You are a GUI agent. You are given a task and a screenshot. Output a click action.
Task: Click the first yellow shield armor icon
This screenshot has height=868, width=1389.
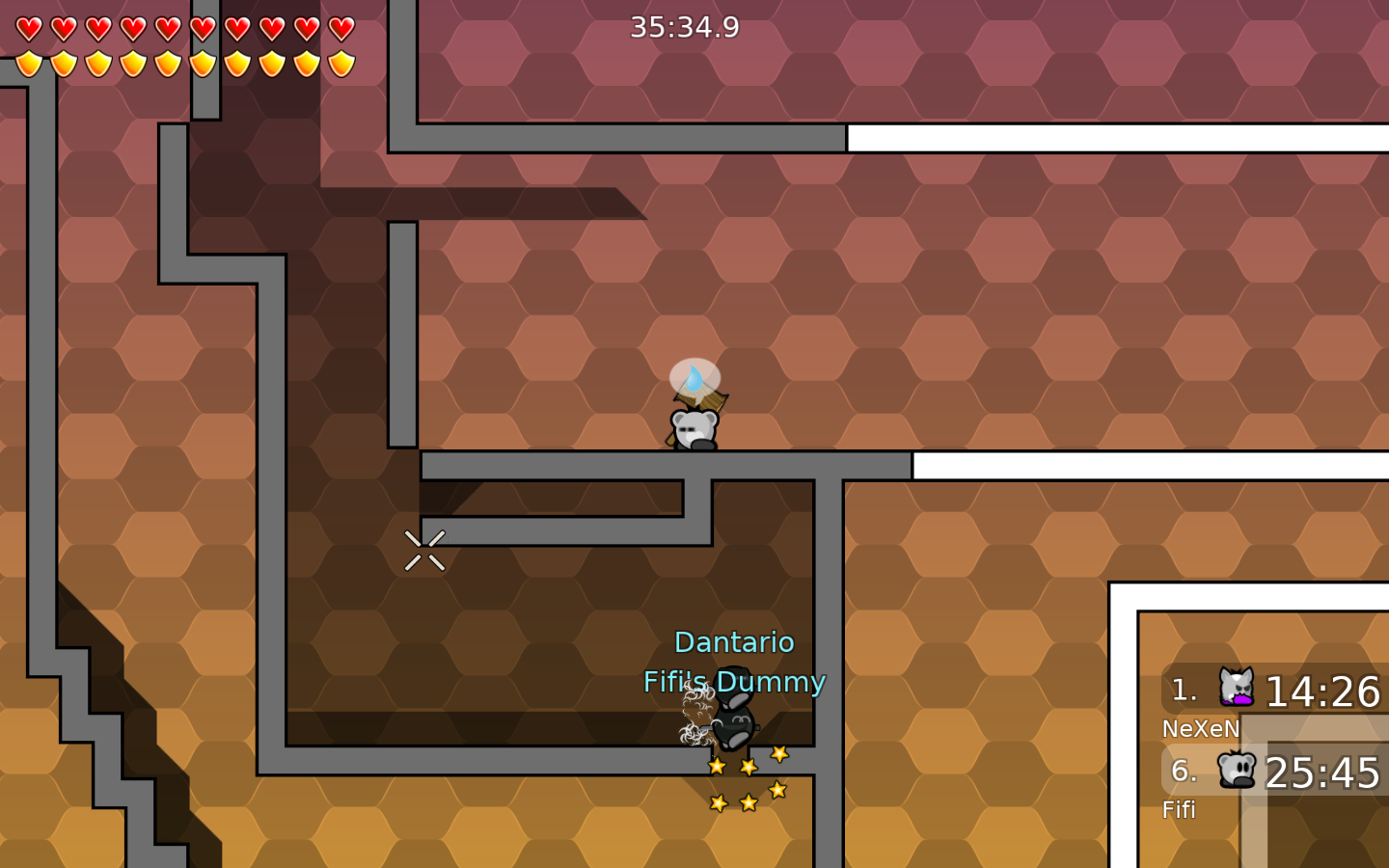pos(29,63)
